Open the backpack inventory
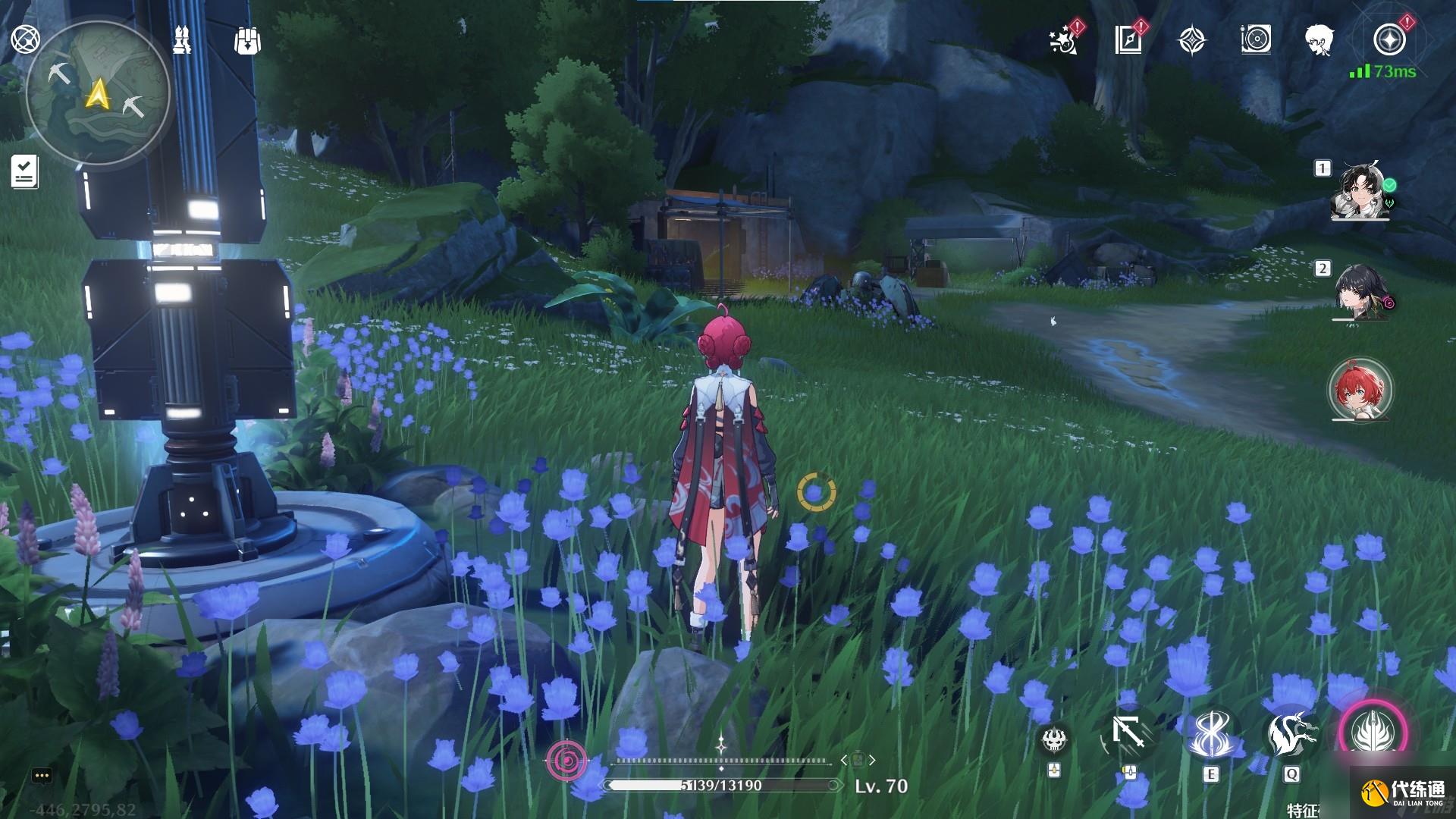This screenshot has height=819, width=1456. coord(247,40)
